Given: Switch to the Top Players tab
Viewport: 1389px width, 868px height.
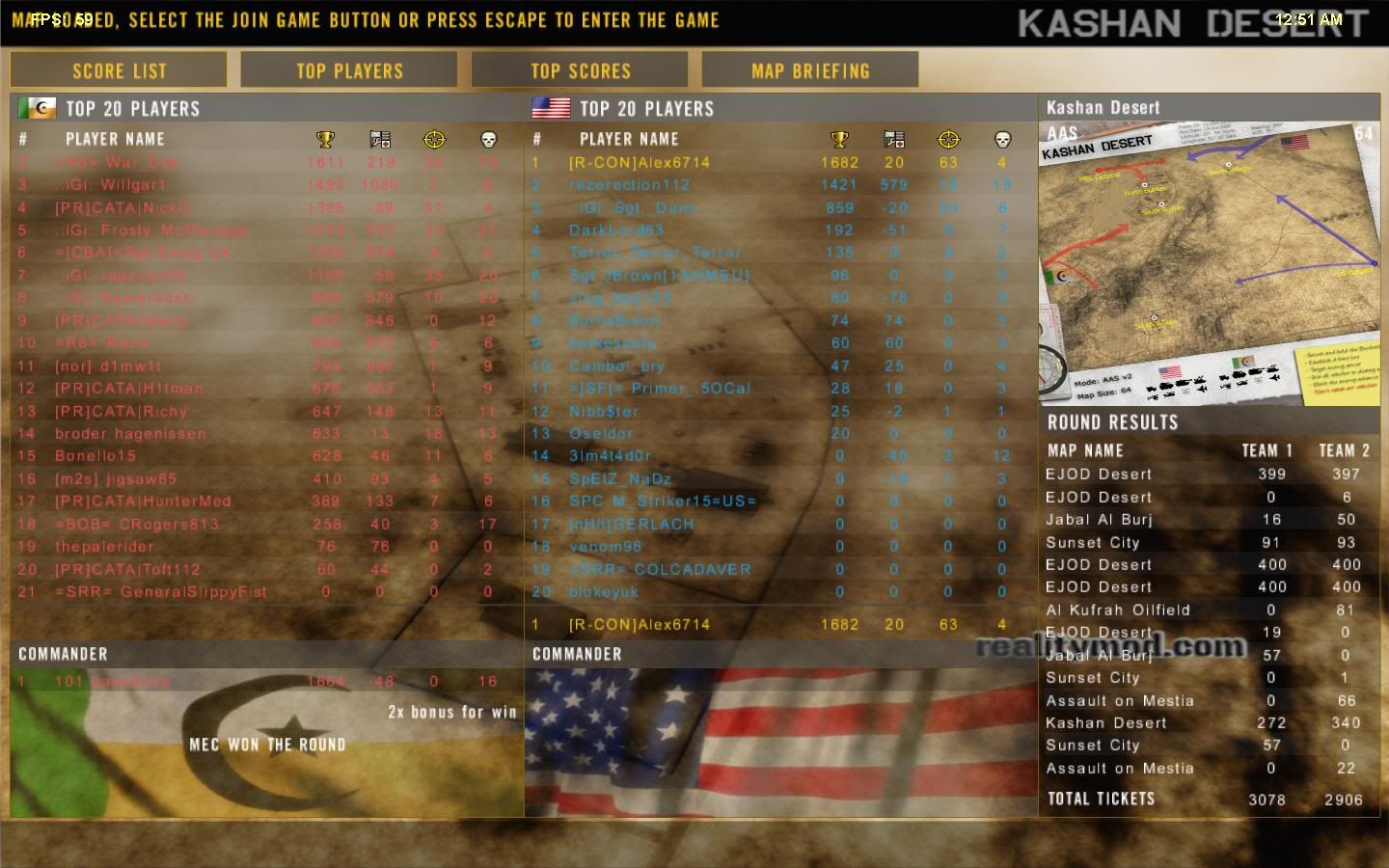Looking at the screenshot, I should coord(349,70).
